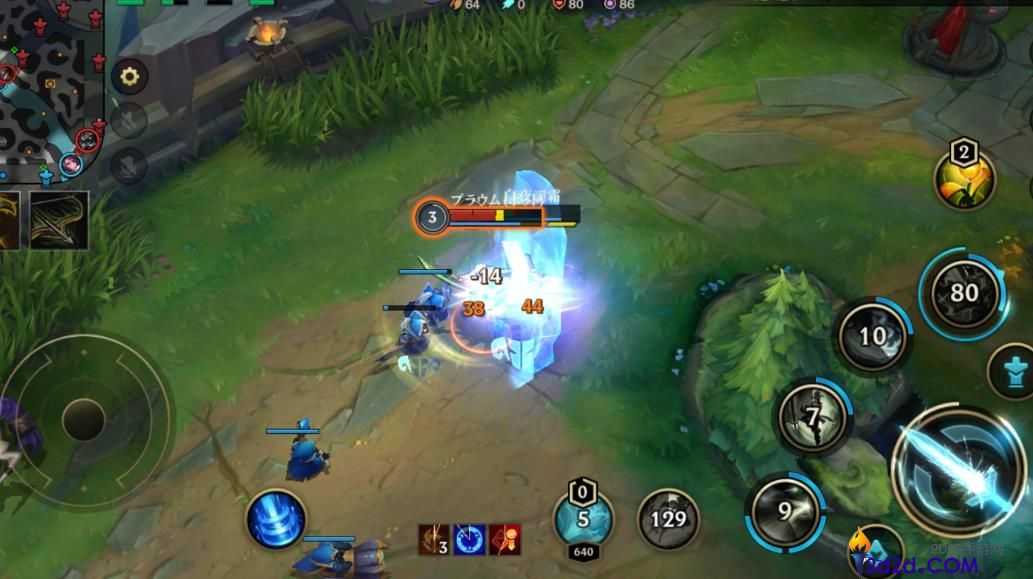
Task: Use the ability with 10 second cooldown
Action: pyautogui.click(x=873, y=336)
